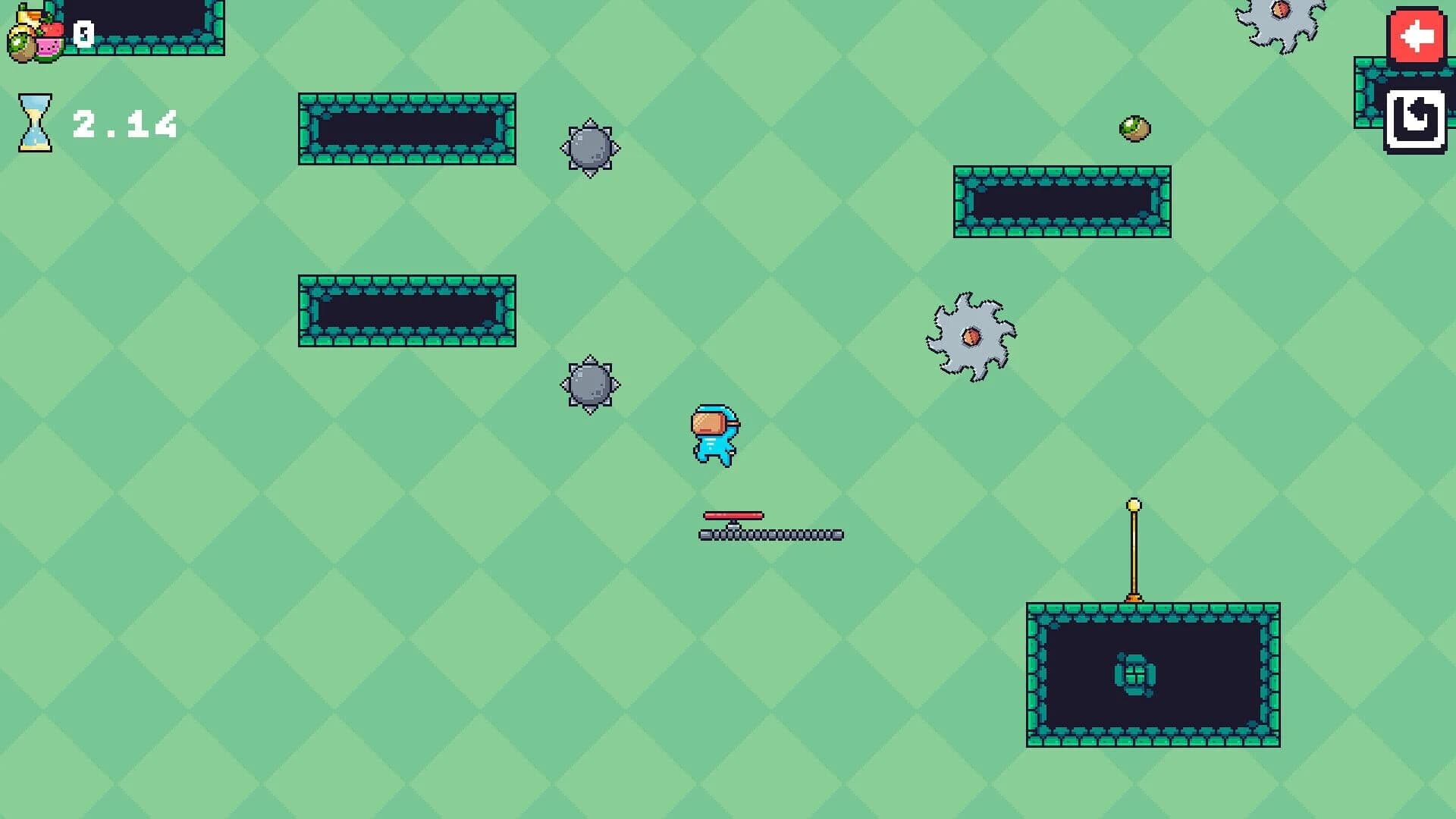The image size is (1456, 819).
Task: Click the spike ball left of the player
Action: 590,384
